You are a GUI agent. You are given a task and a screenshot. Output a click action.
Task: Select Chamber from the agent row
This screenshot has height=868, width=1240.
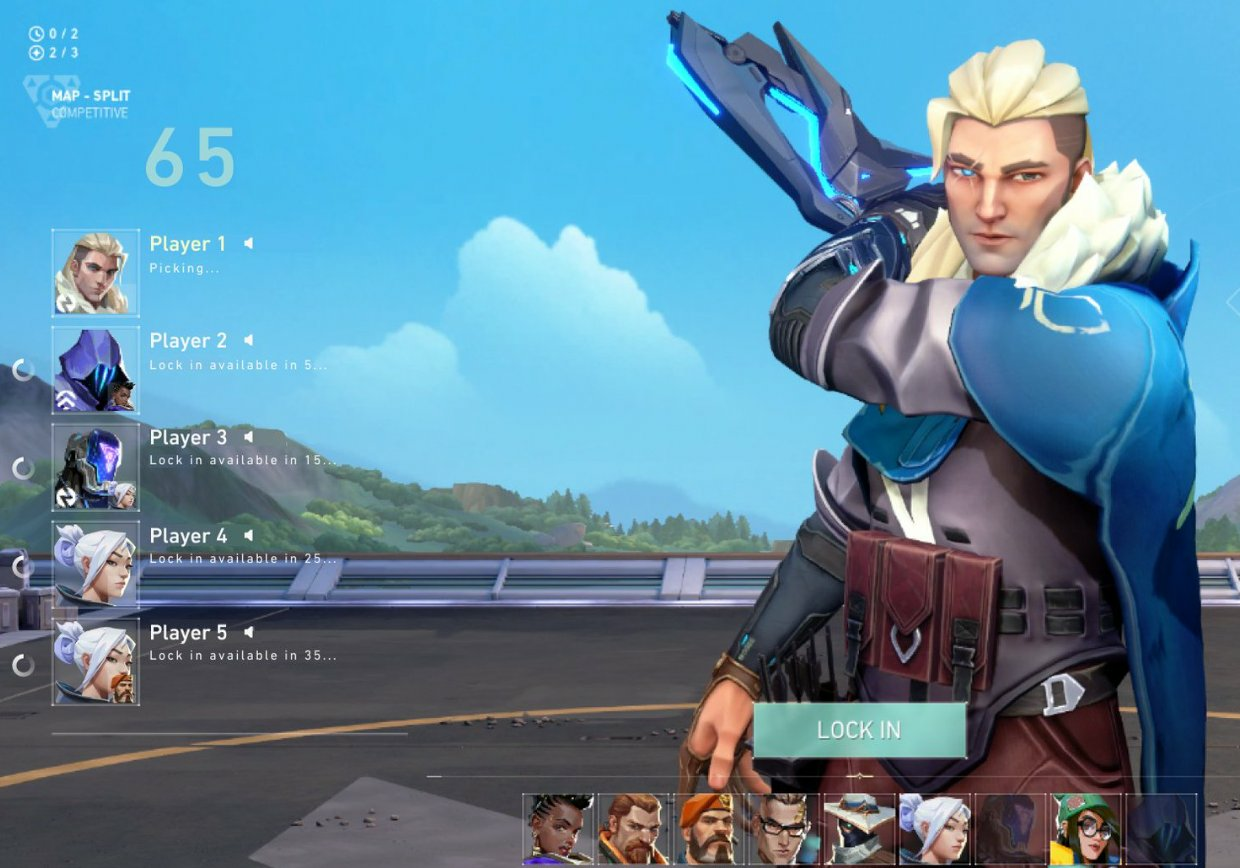pos(783,829)
